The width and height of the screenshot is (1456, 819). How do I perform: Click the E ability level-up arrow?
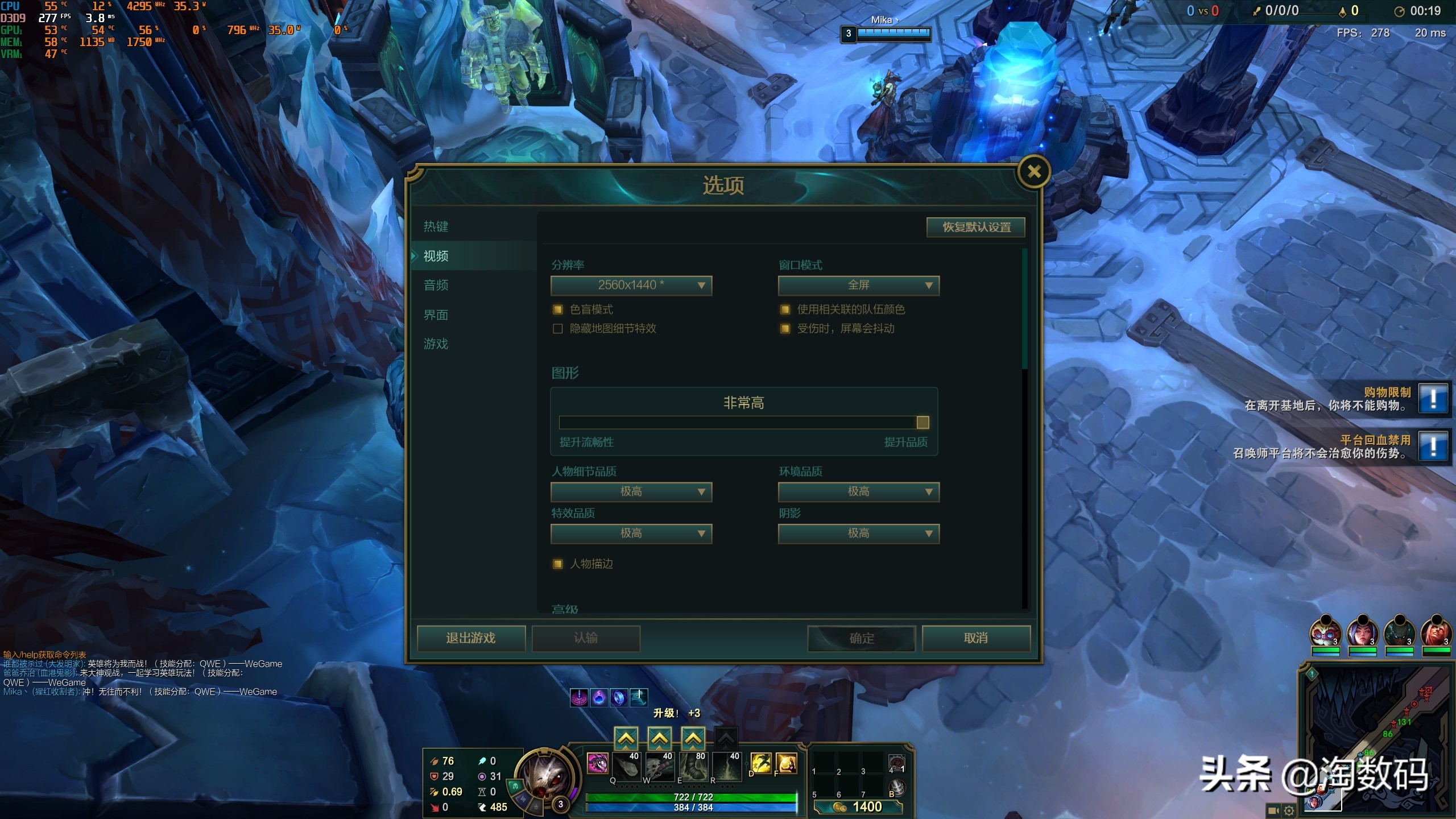coord(692,738)
